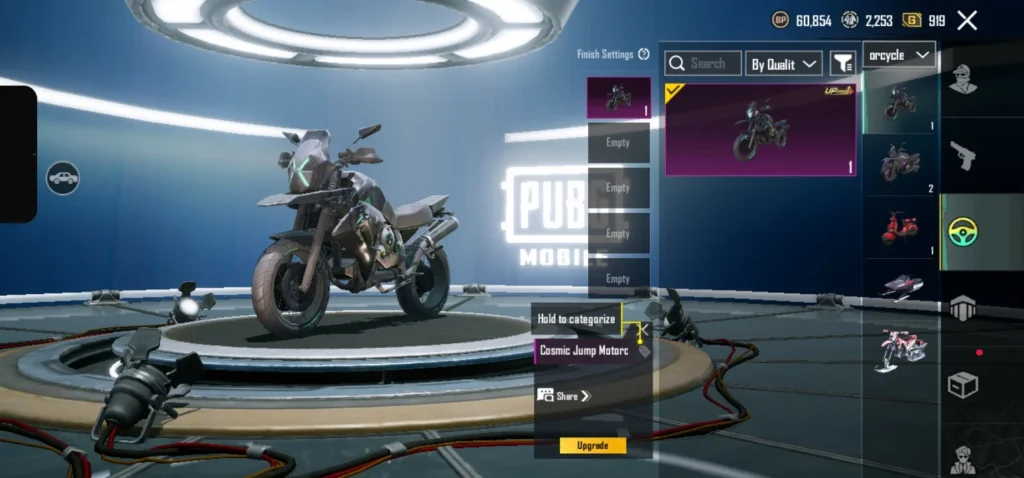Screen dimensions: 1024x478
Task: Select the first equipped finish slot
Action: pos(618,98)
